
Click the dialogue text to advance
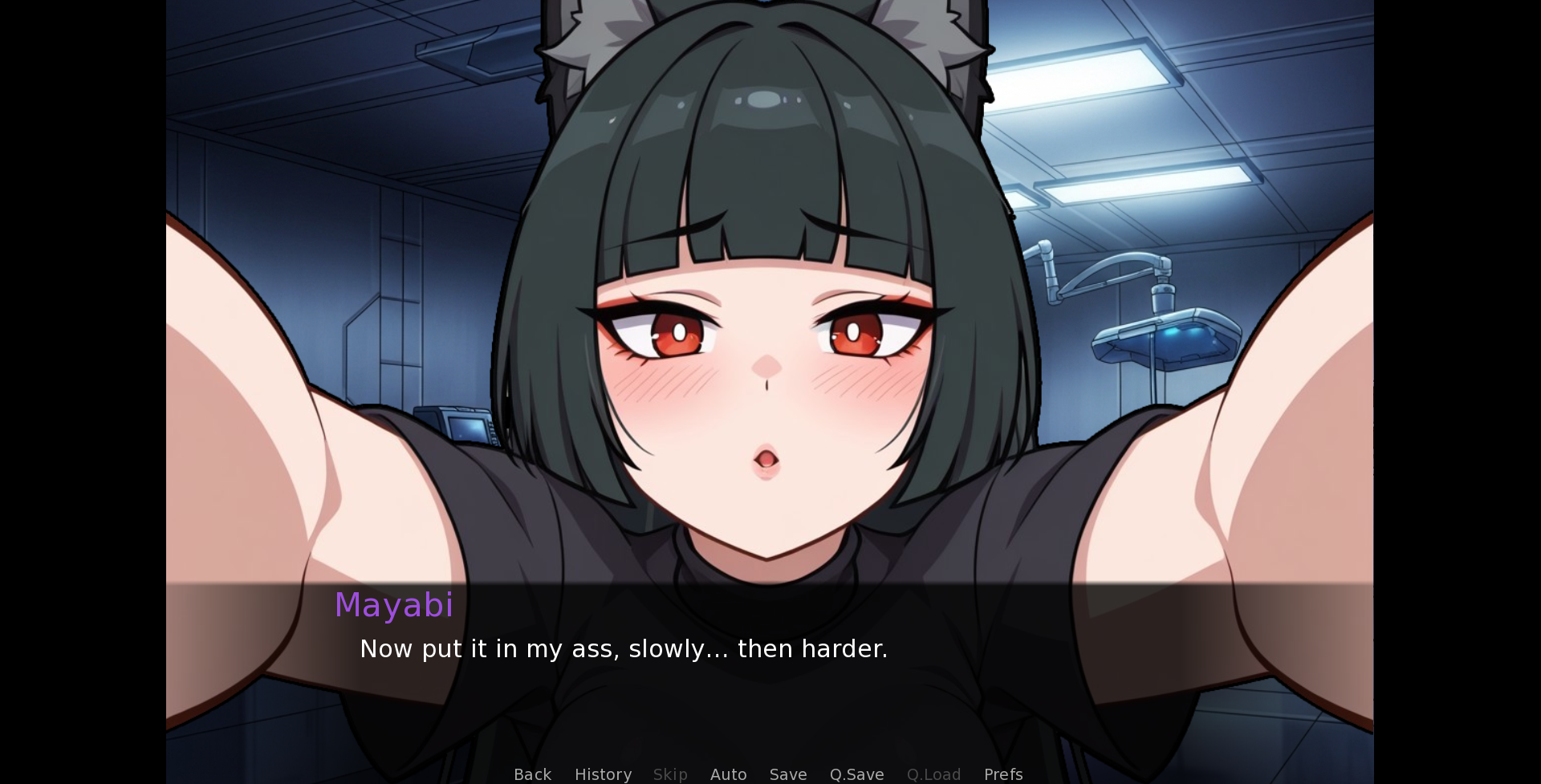click(x=624, y=648)
